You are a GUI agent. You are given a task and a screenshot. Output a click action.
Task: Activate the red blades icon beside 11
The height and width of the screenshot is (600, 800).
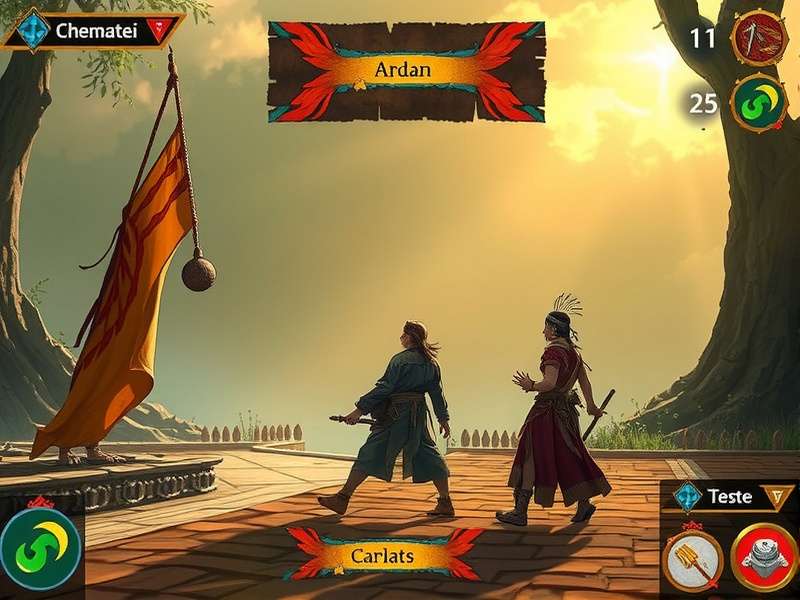759,39
